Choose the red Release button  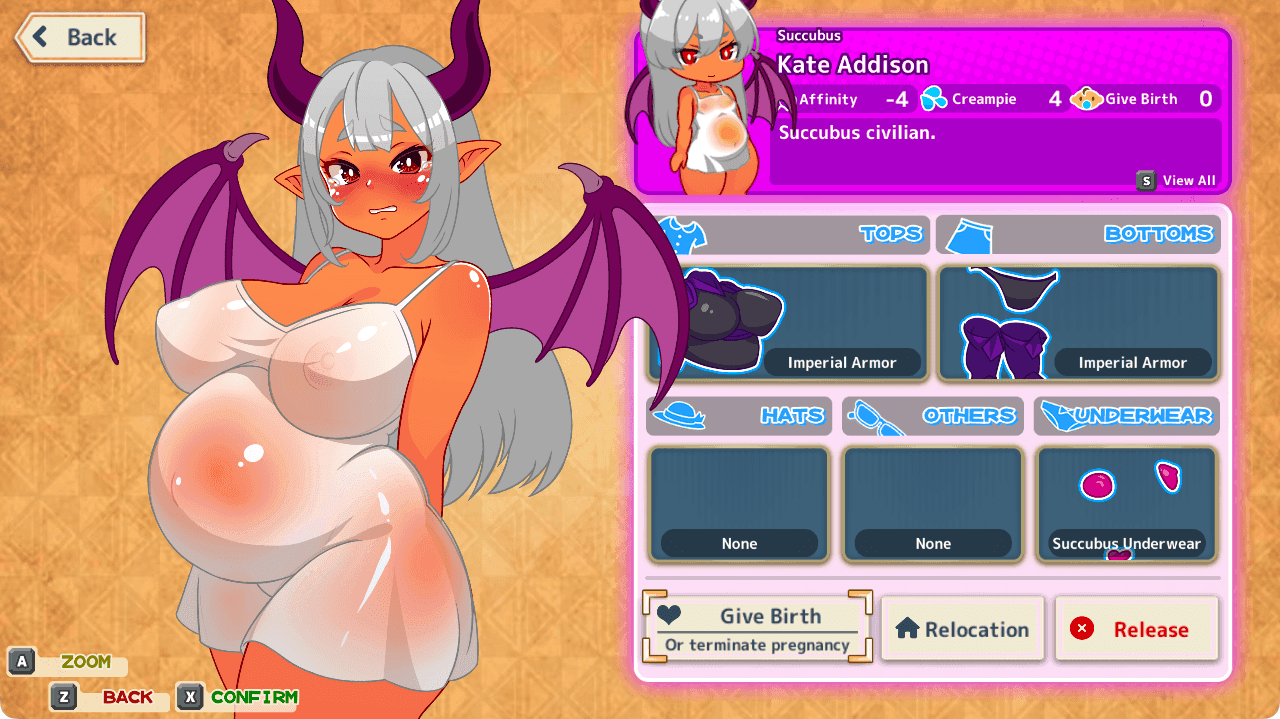pyautogui.click(x=1136, y=629)
